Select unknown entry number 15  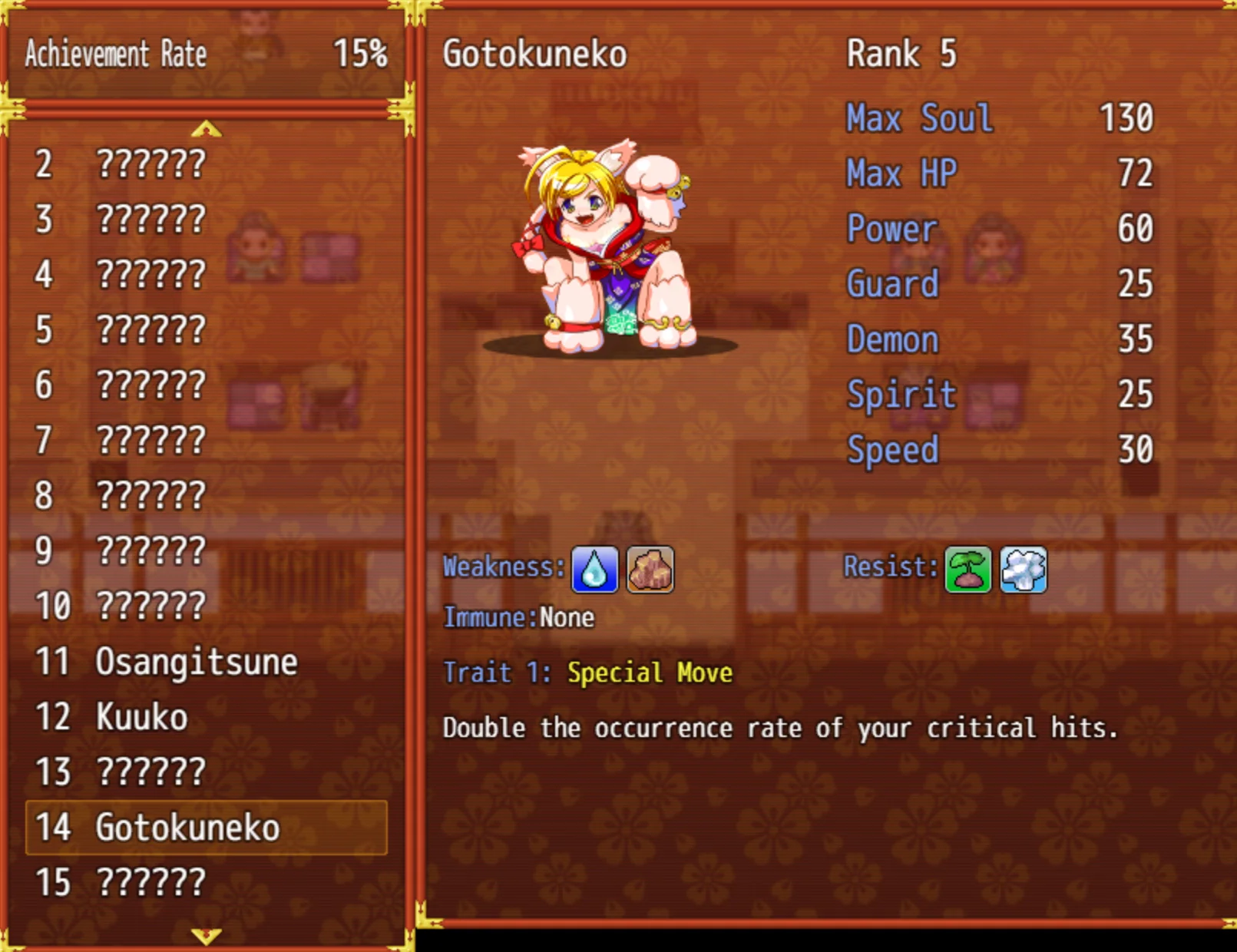click(150, 883)
